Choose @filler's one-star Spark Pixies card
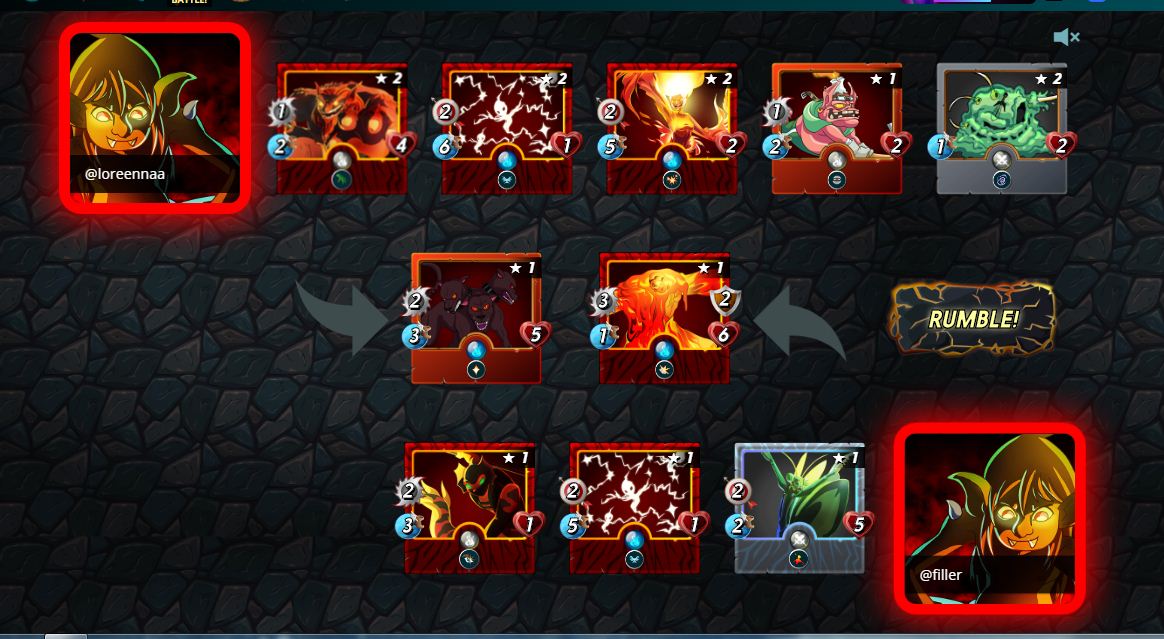Image resolution: width=1164 pixels, height=639 pixels. [634, 507]
